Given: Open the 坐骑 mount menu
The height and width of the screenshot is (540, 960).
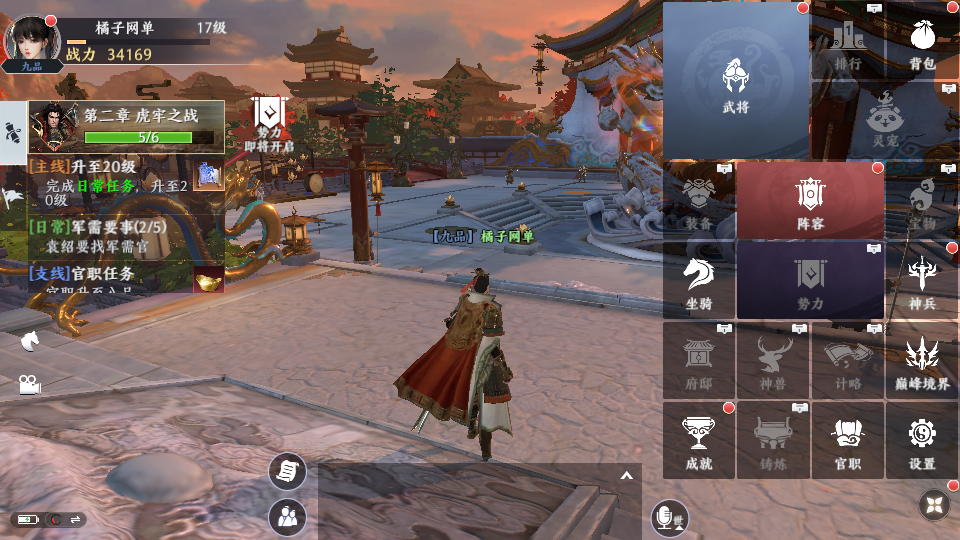Looking at the screenshot, I should coord(698,281).
